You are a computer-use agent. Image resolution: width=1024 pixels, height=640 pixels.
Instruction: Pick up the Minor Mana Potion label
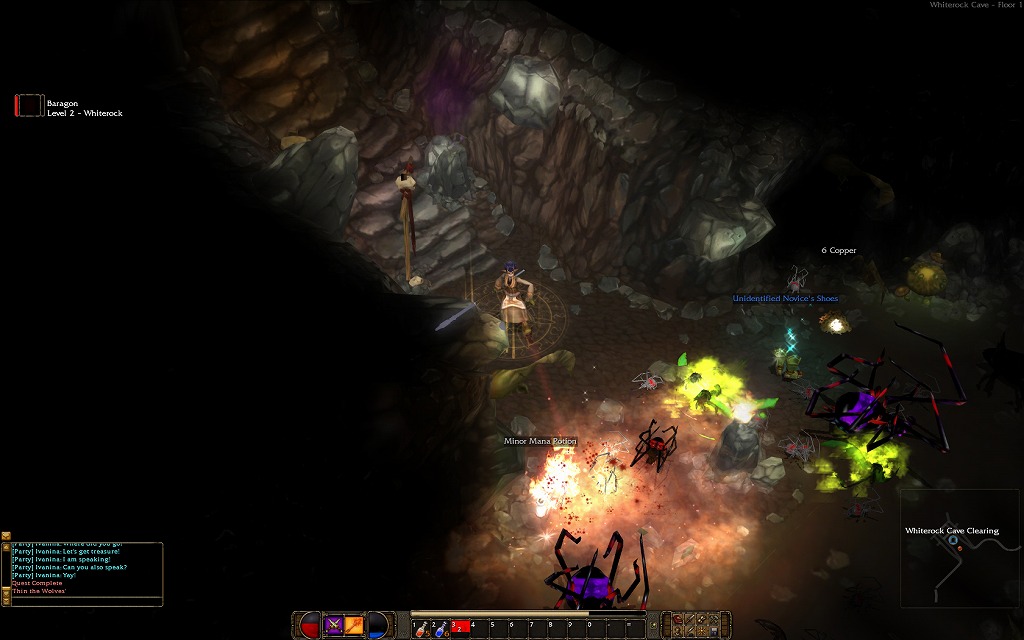(x=540, y=441)
